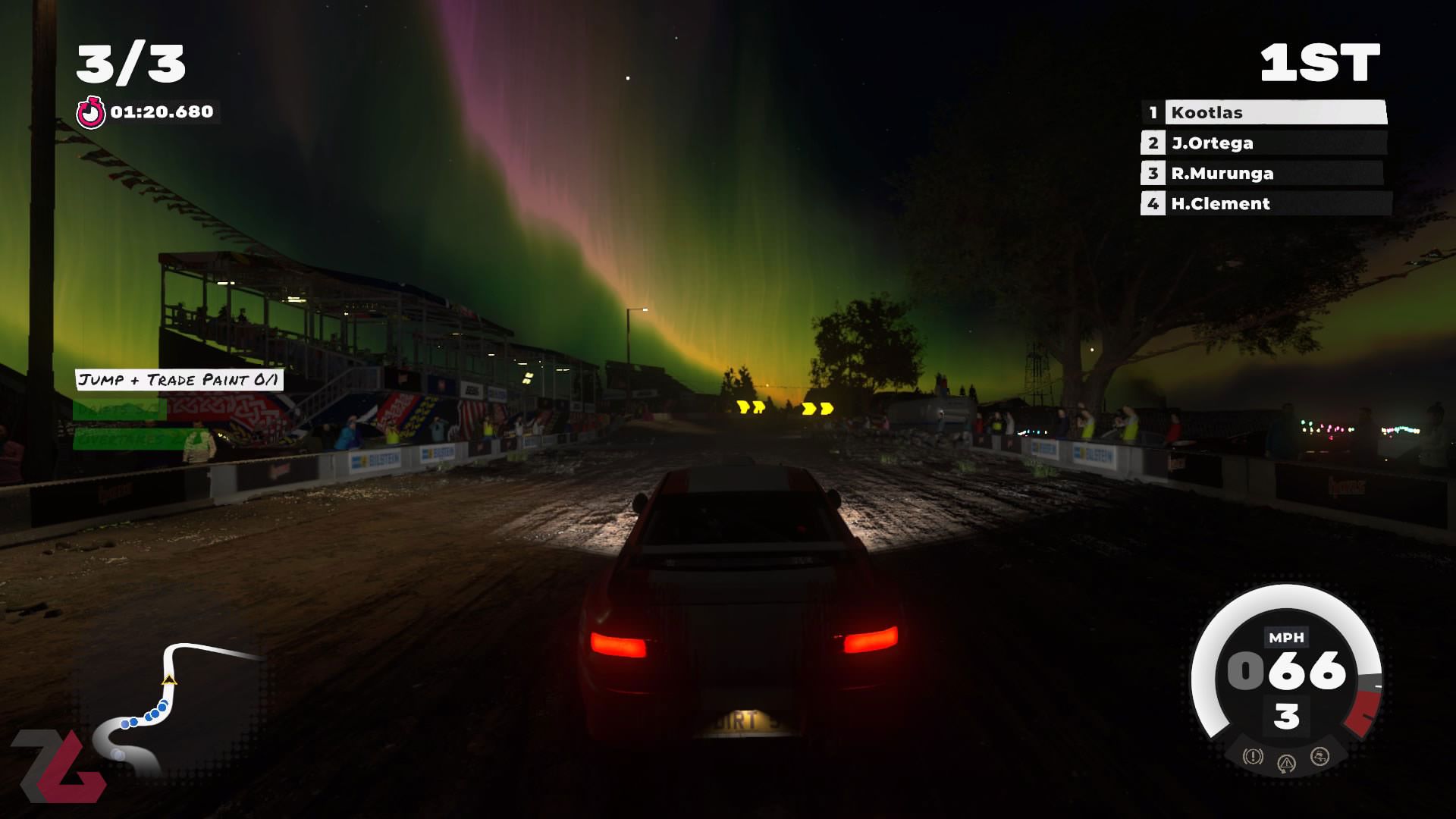Viewport: 1456px width, 819px height.
Task: Click the stopwatch lap timer icon
Action: (x=91, y=112)
